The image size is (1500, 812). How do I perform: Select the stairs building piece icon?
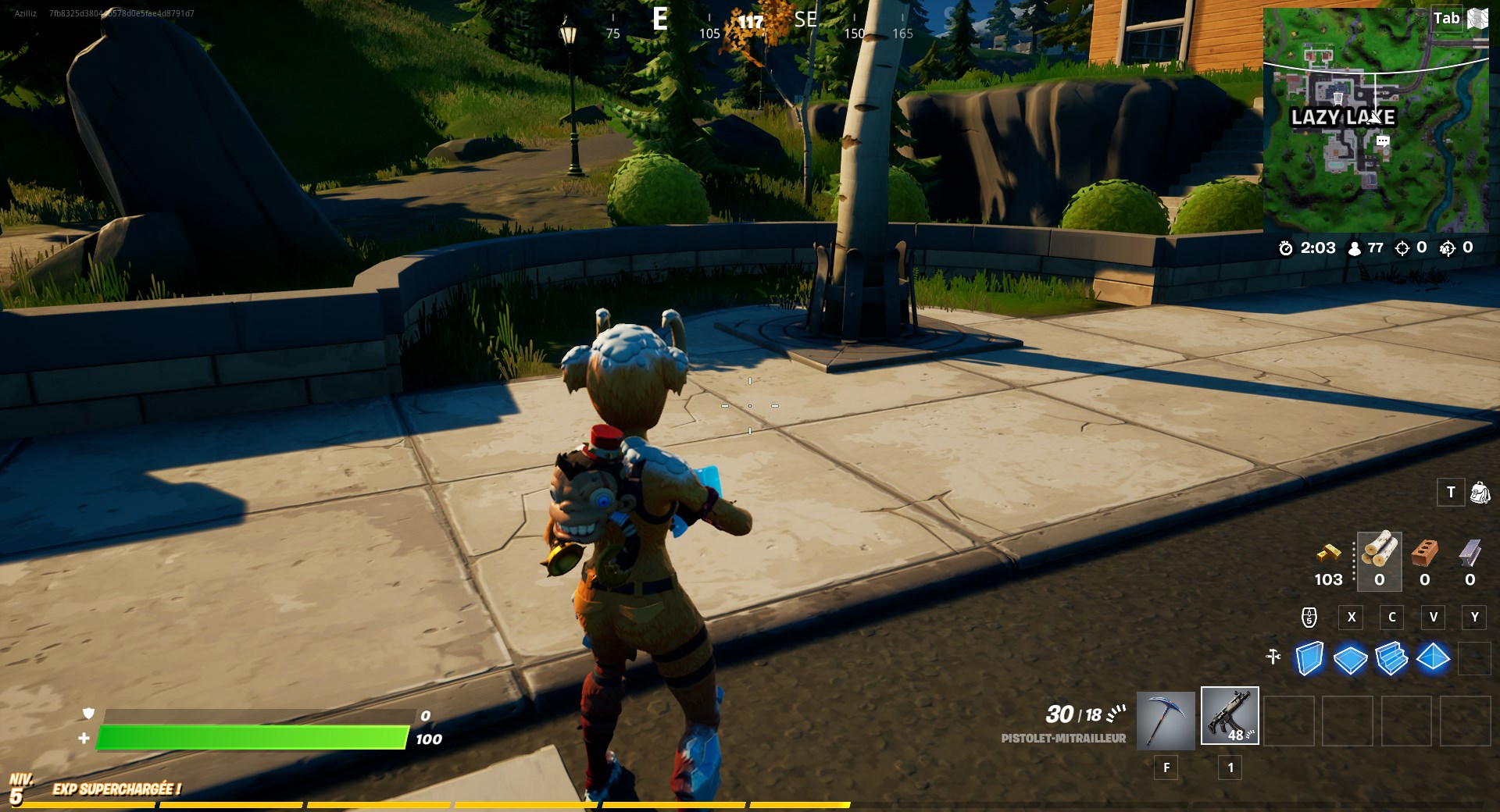click(1392, 660)
